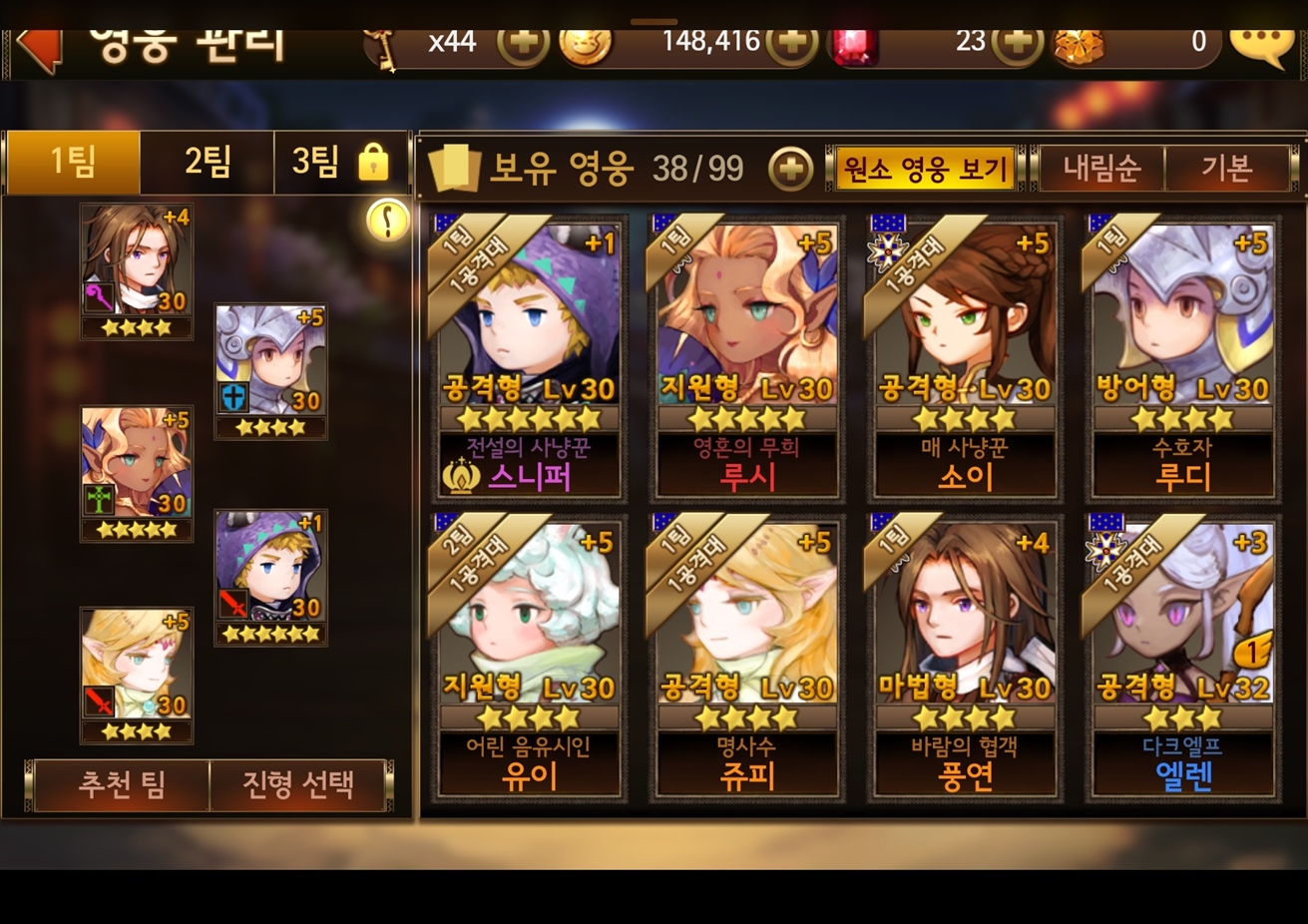1308x924 pixels.
Task: Select the 1팀 tab
Action: [73, 162]
